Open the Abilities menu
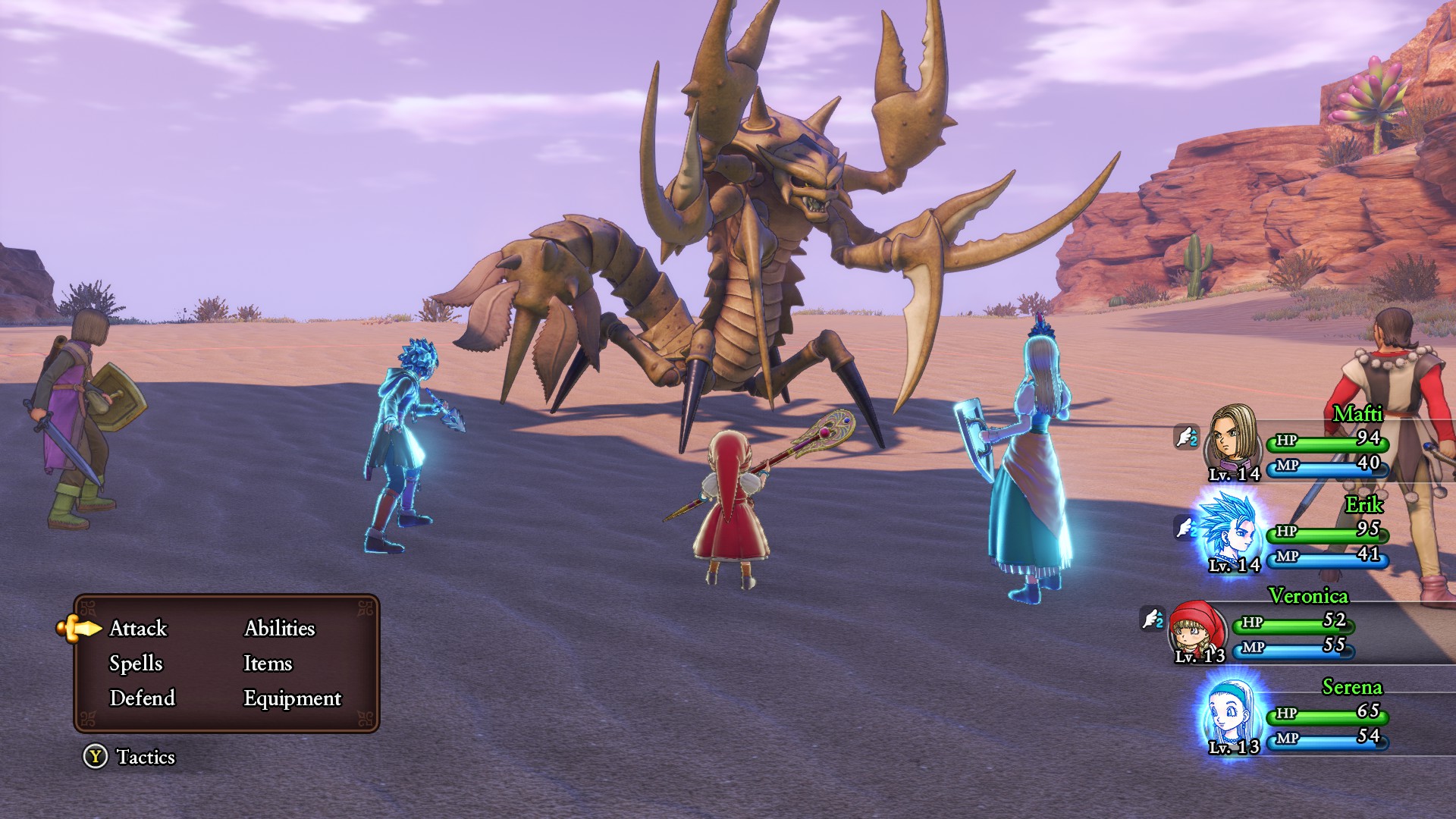The height and width of the screenshot is (819, 1456). pyautogui.click(x=279, y=629)
